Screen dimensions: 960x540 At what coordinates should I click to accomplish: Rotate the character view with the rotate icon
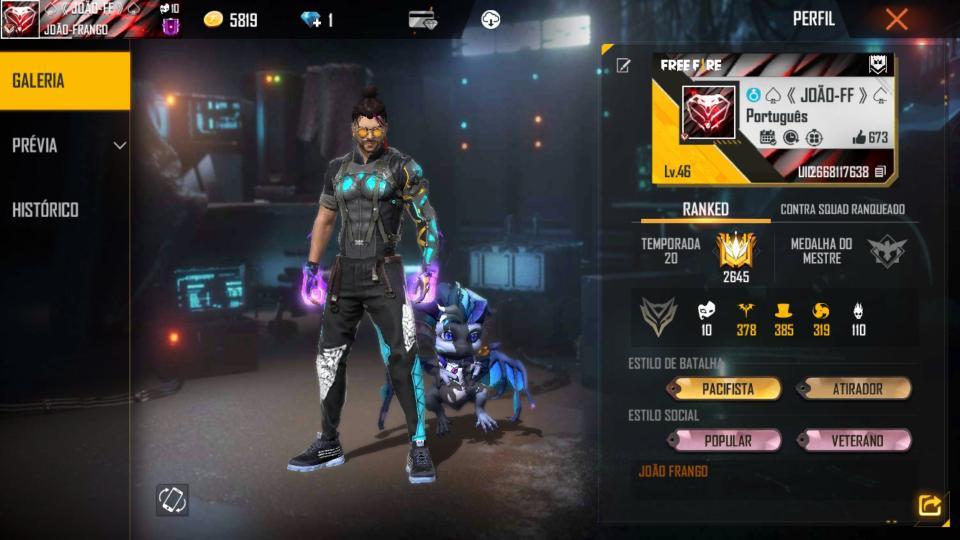[x=172, y=500]
